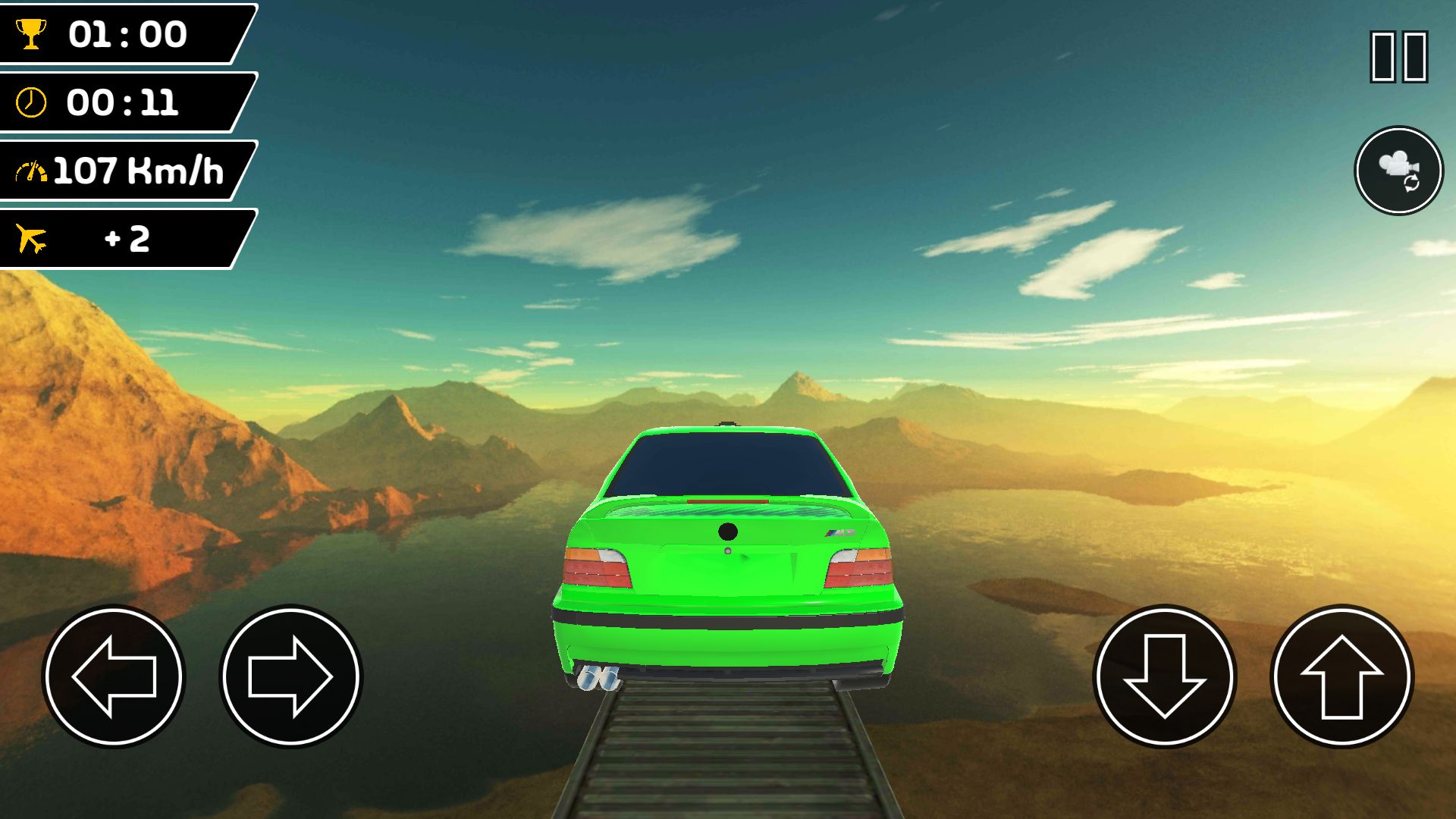
Task: Tap the down arrow brake button
Action: pyautogui.click(x=1164, y=676)
